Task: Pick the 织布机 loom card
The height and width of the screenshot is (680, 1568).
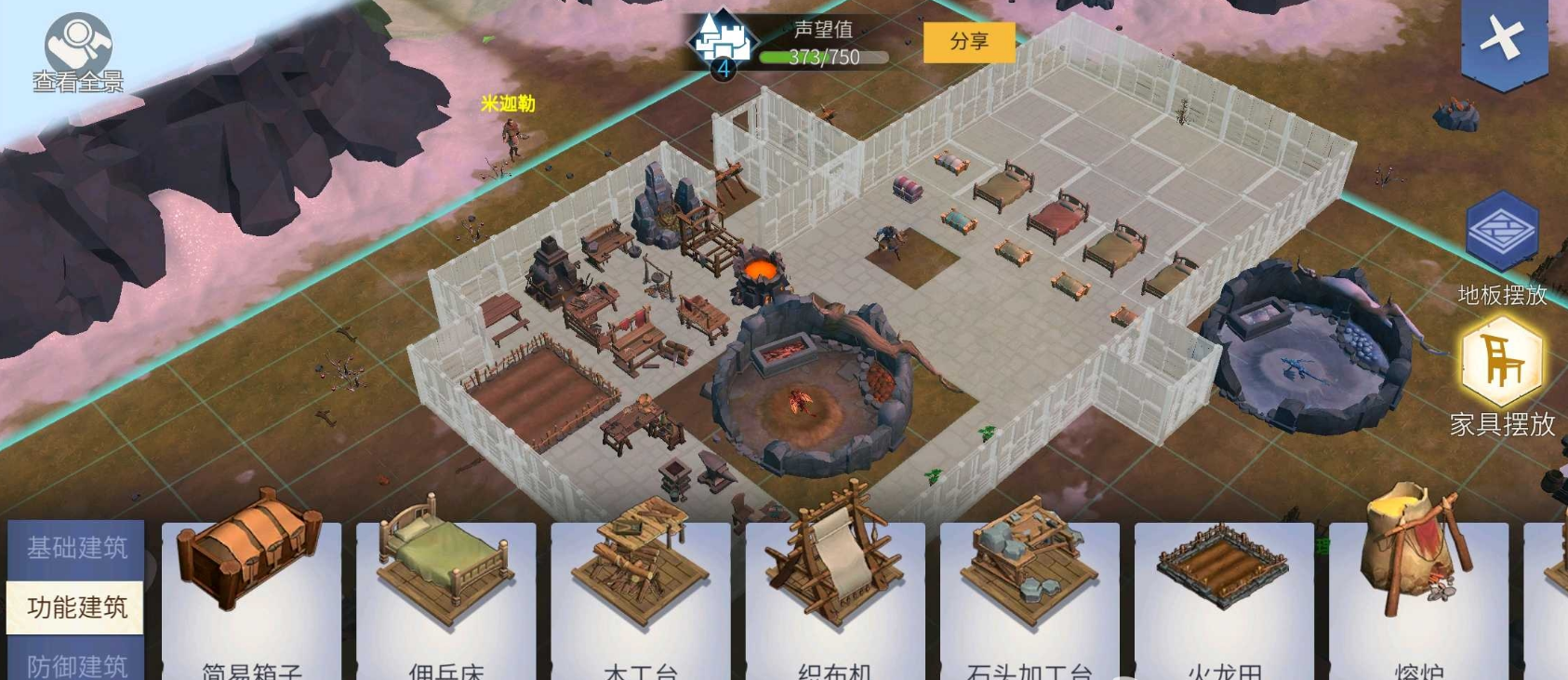Action: pyautogui.click(x=834, y=595)
